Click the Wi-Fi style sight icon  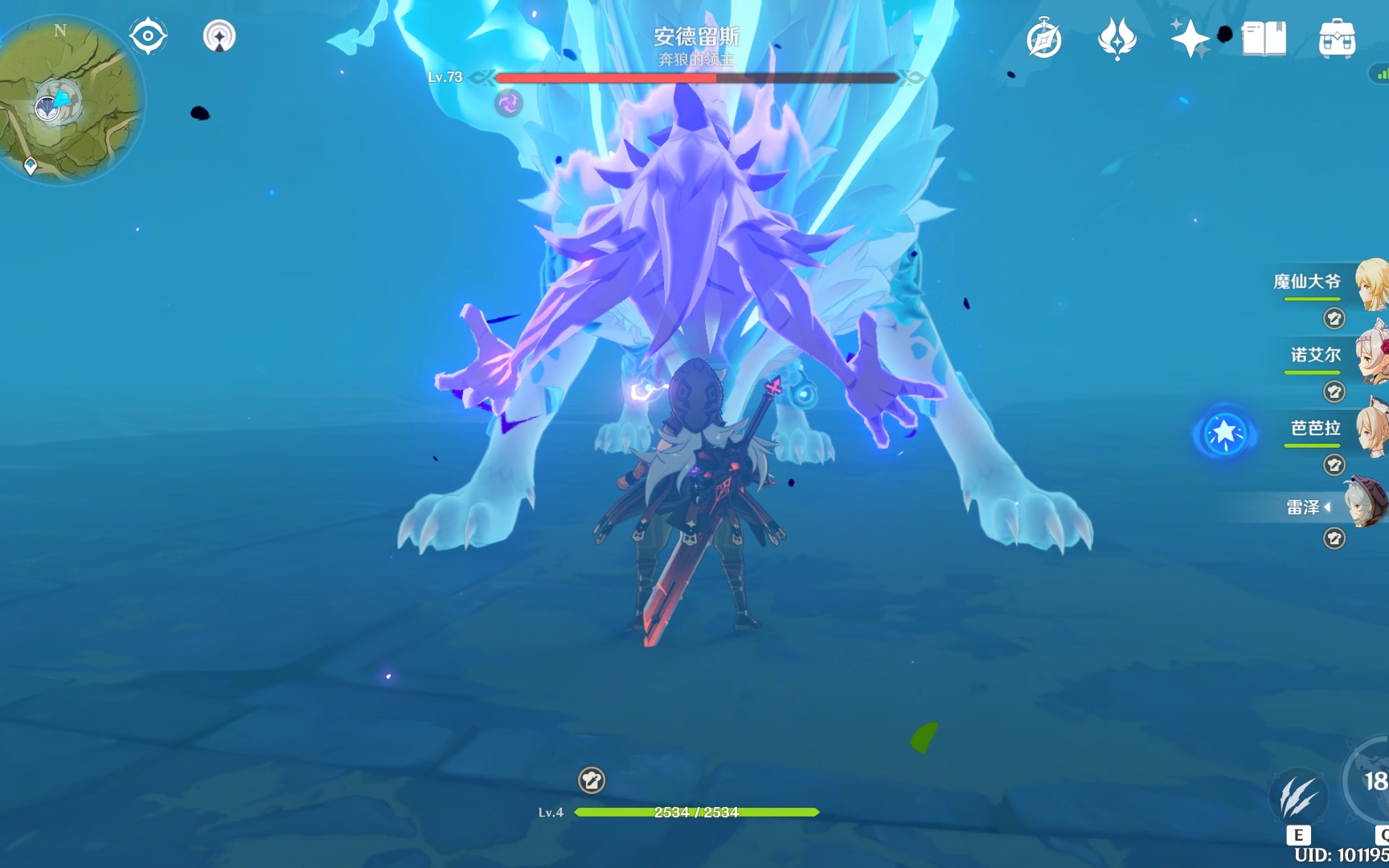coord(219,36)
